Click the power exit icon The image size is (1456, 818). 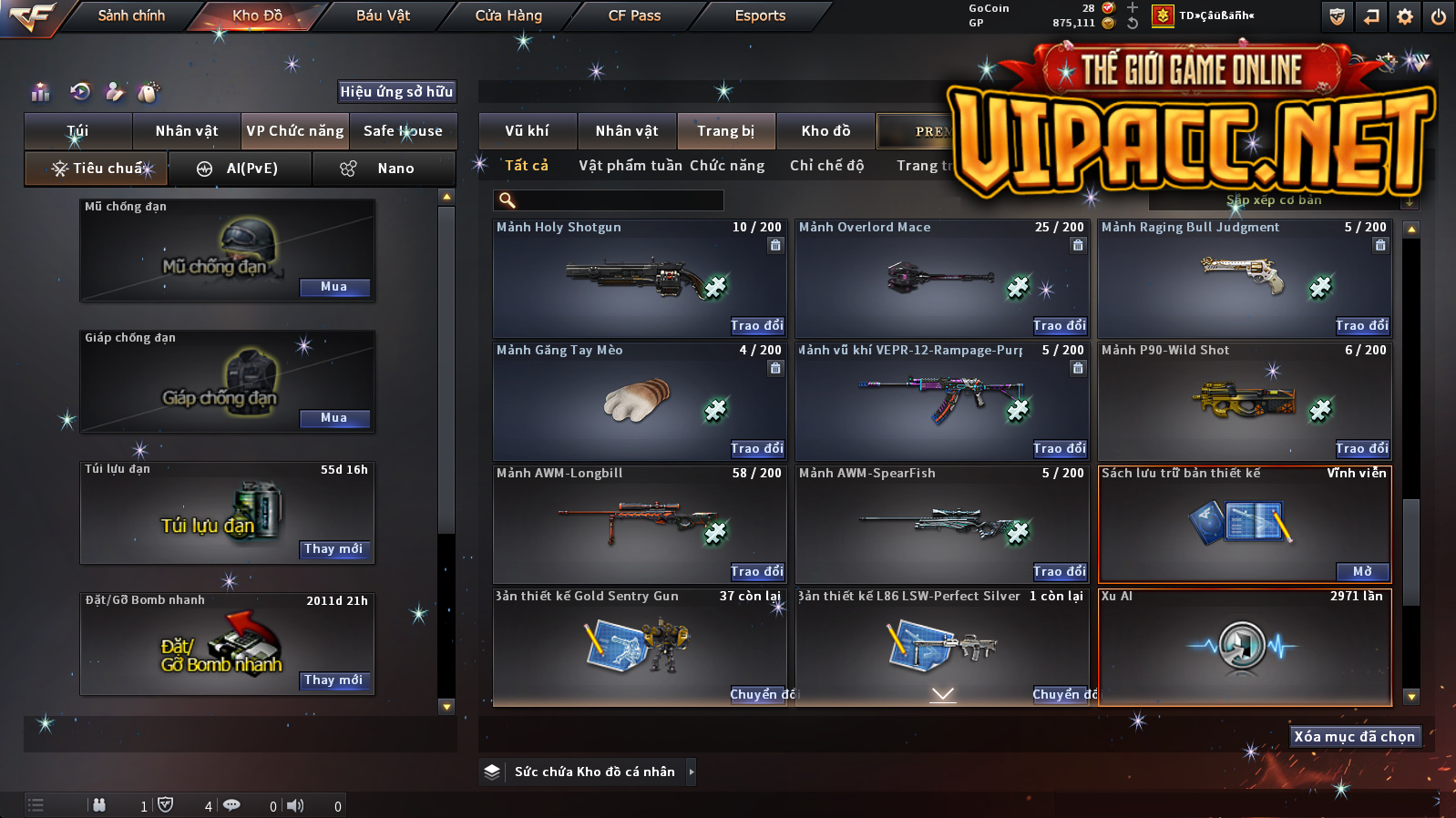[1439, 16]
